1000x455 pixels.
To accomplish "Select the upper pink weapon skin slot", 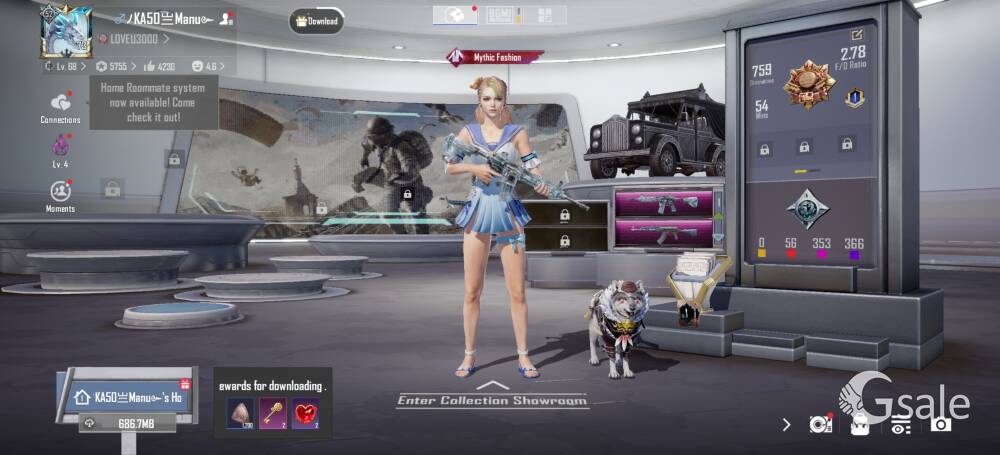I will click(x=663, y=203).
